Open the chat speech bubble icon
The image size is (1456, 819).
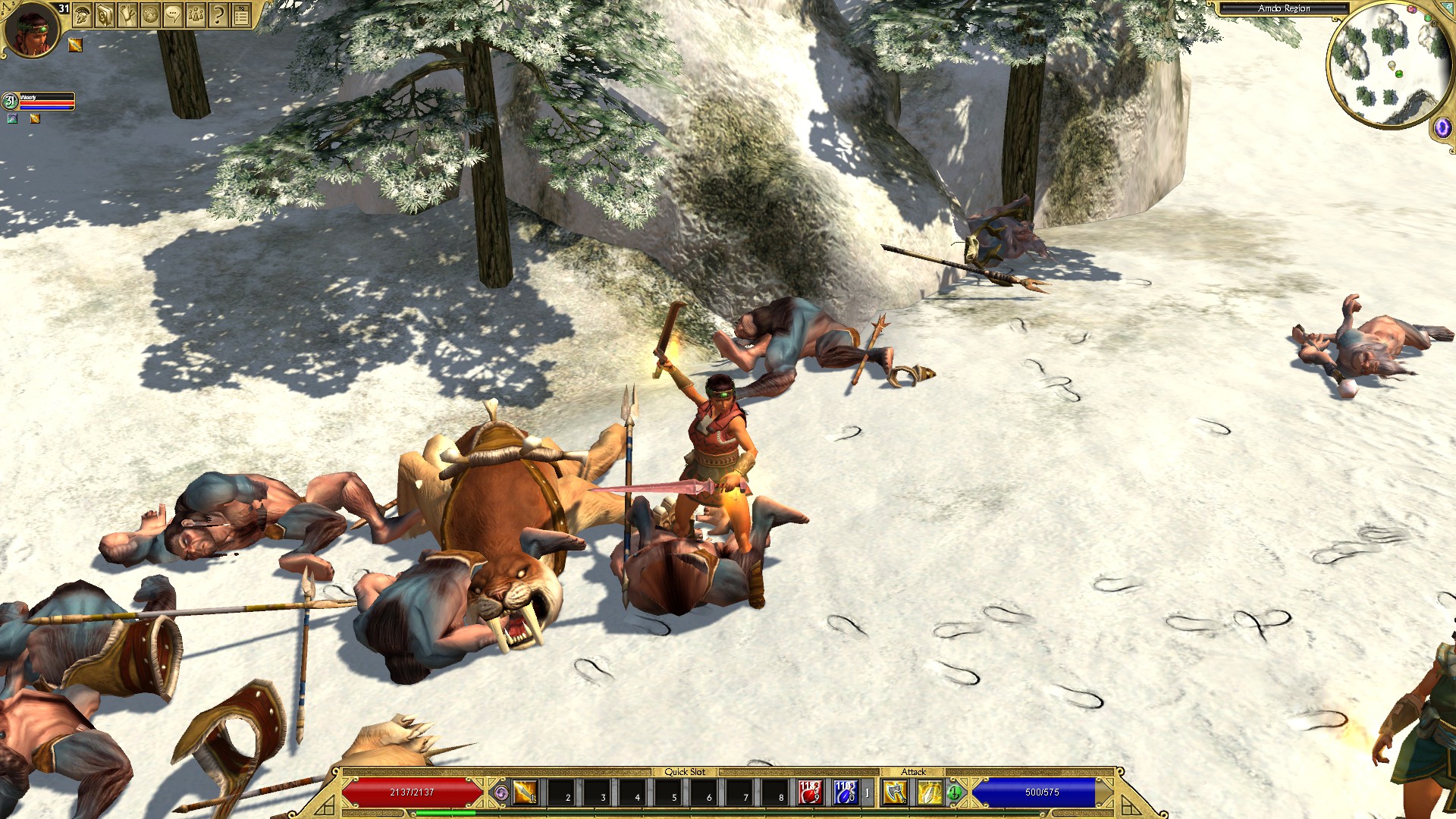pyautogui.click(x=172, y=14)
